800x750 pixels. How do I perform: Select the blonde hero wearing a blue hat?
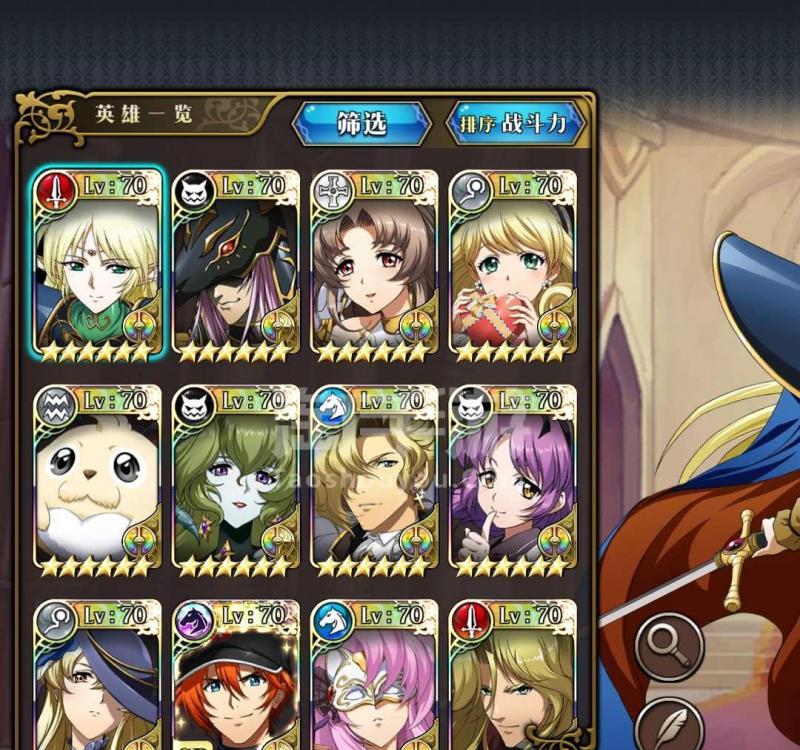click(x=97, y=680)
